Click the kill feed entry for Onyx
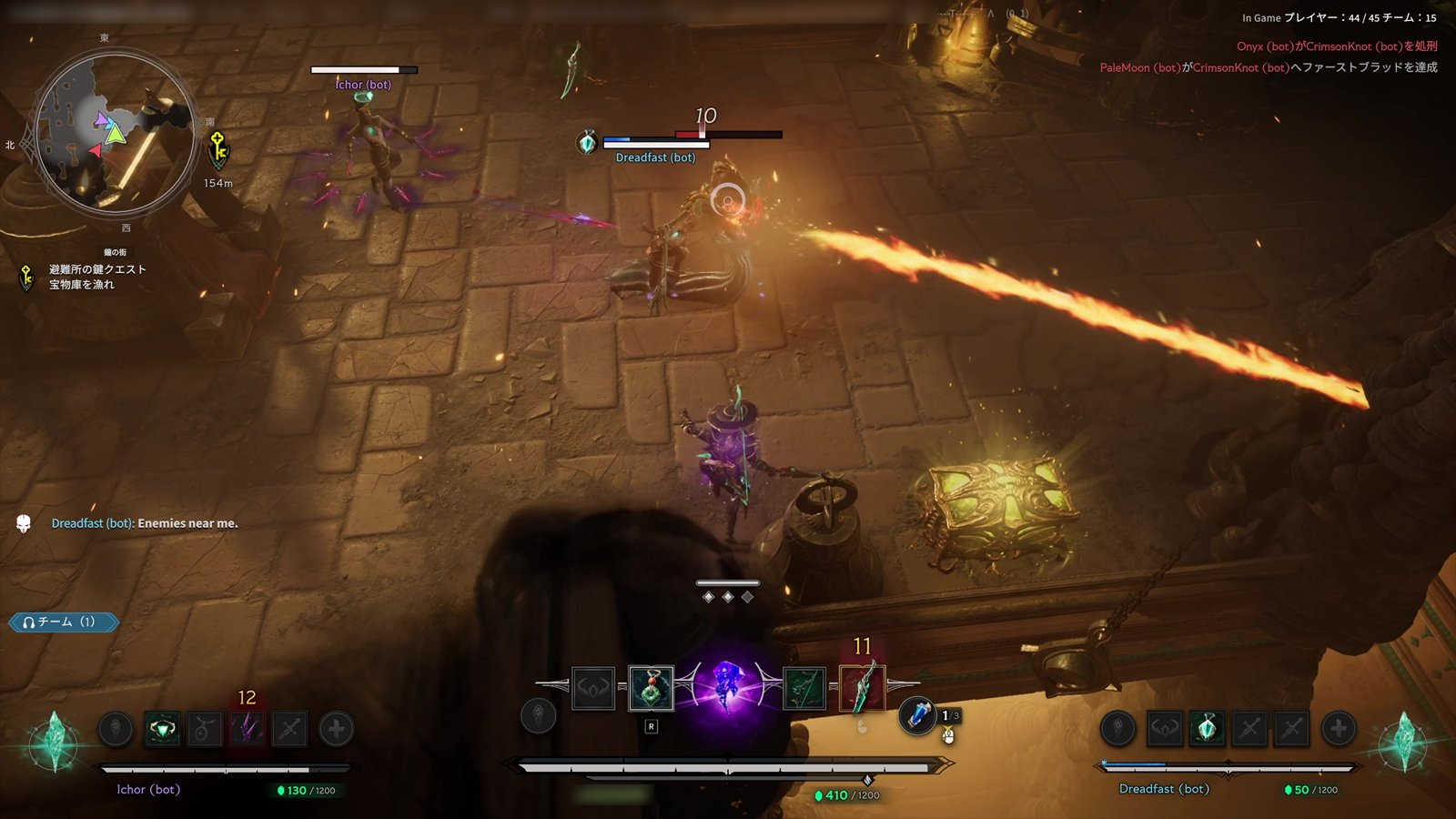Image resolution: width=1456 pixels, height=819 pixels. [1336, 46]
